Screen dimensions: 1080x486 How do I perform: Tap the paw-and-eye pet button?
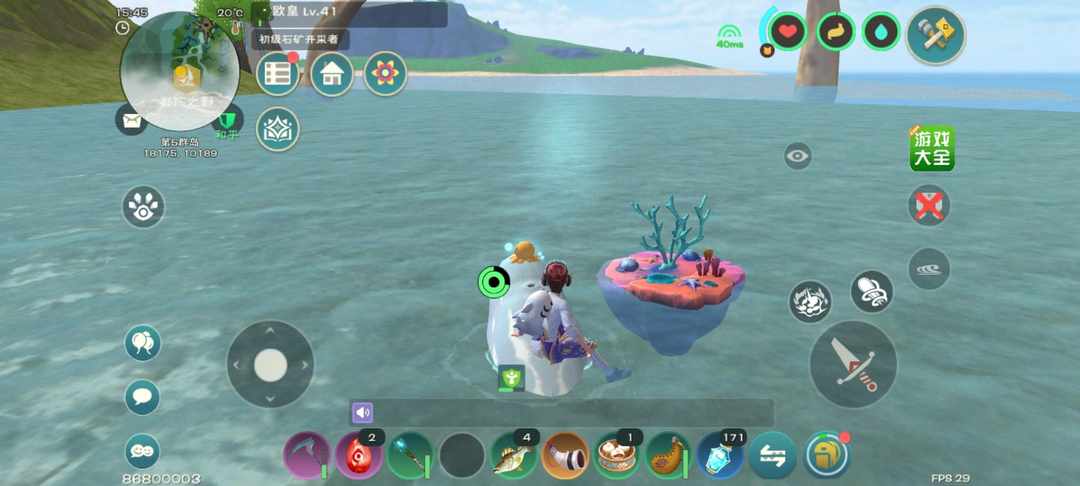pyautogui.click(x=143, y=207)
